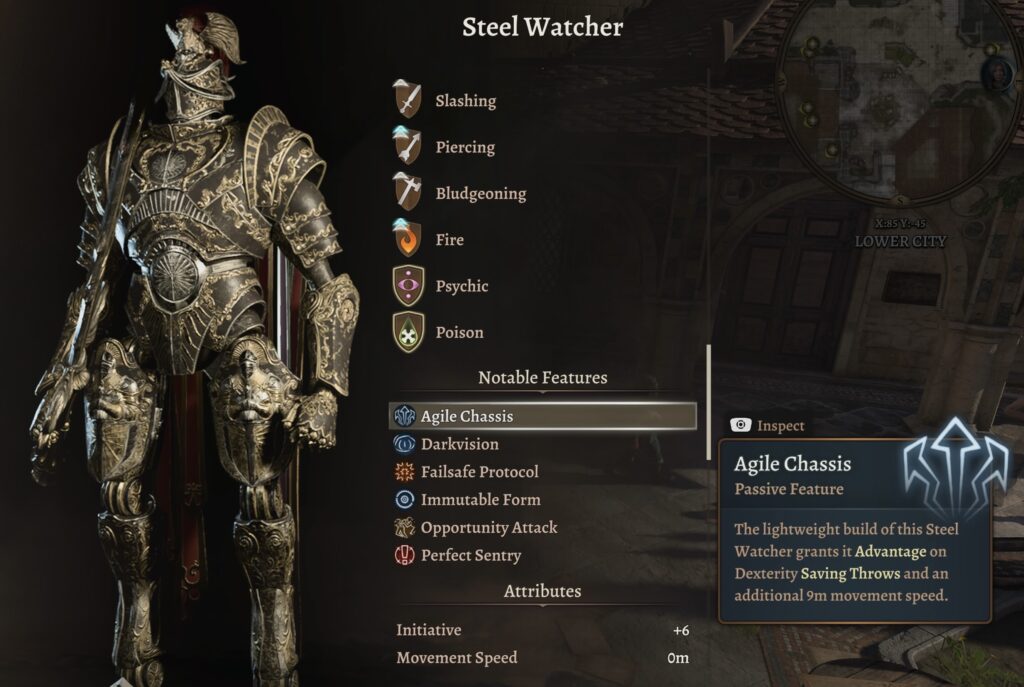Screen dimensions: 1024x687
Task: Click the Perfect Sentry feature
Action: pyautogui.click(x=470, y=556)
